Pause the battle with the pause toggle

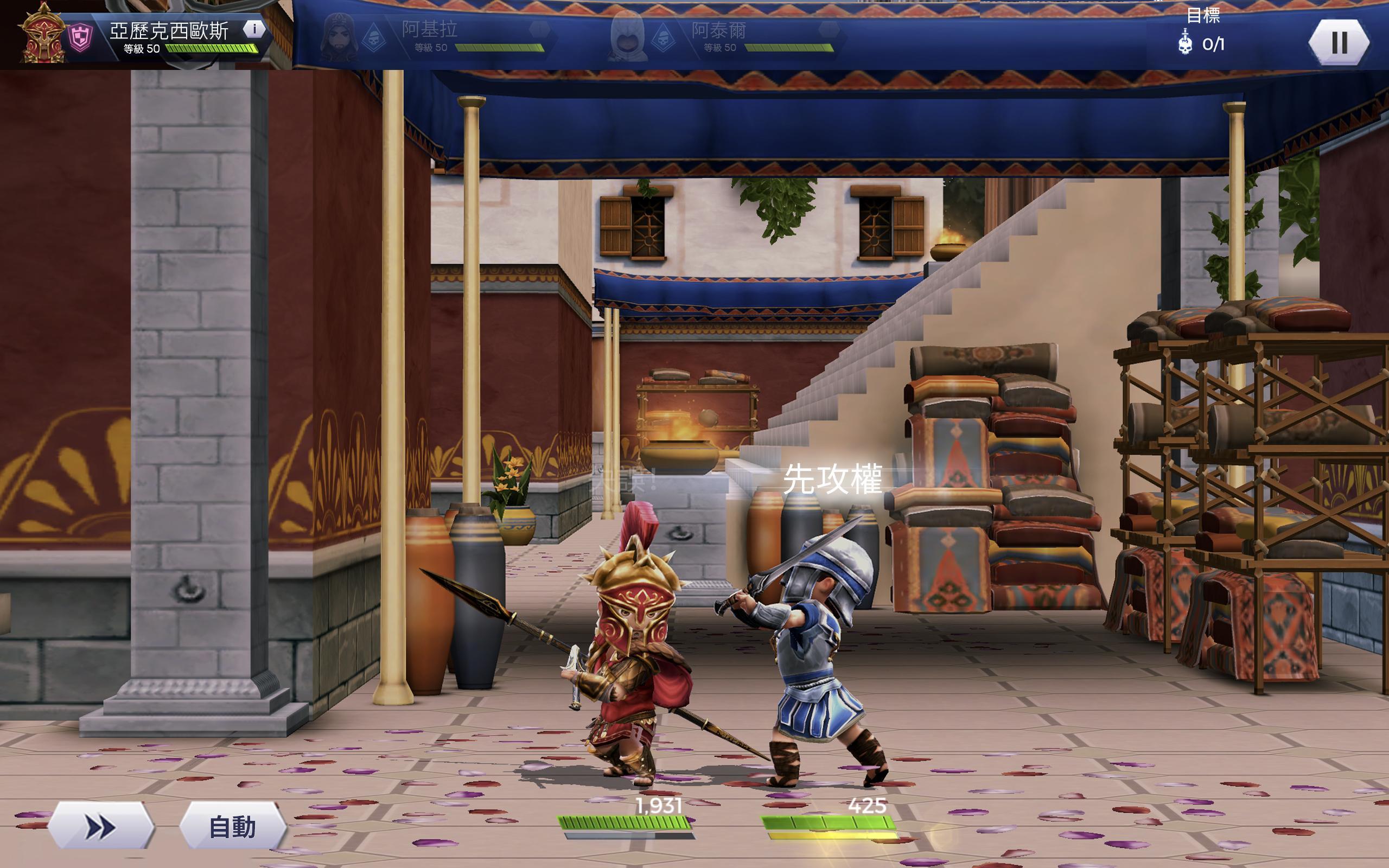1340,43
